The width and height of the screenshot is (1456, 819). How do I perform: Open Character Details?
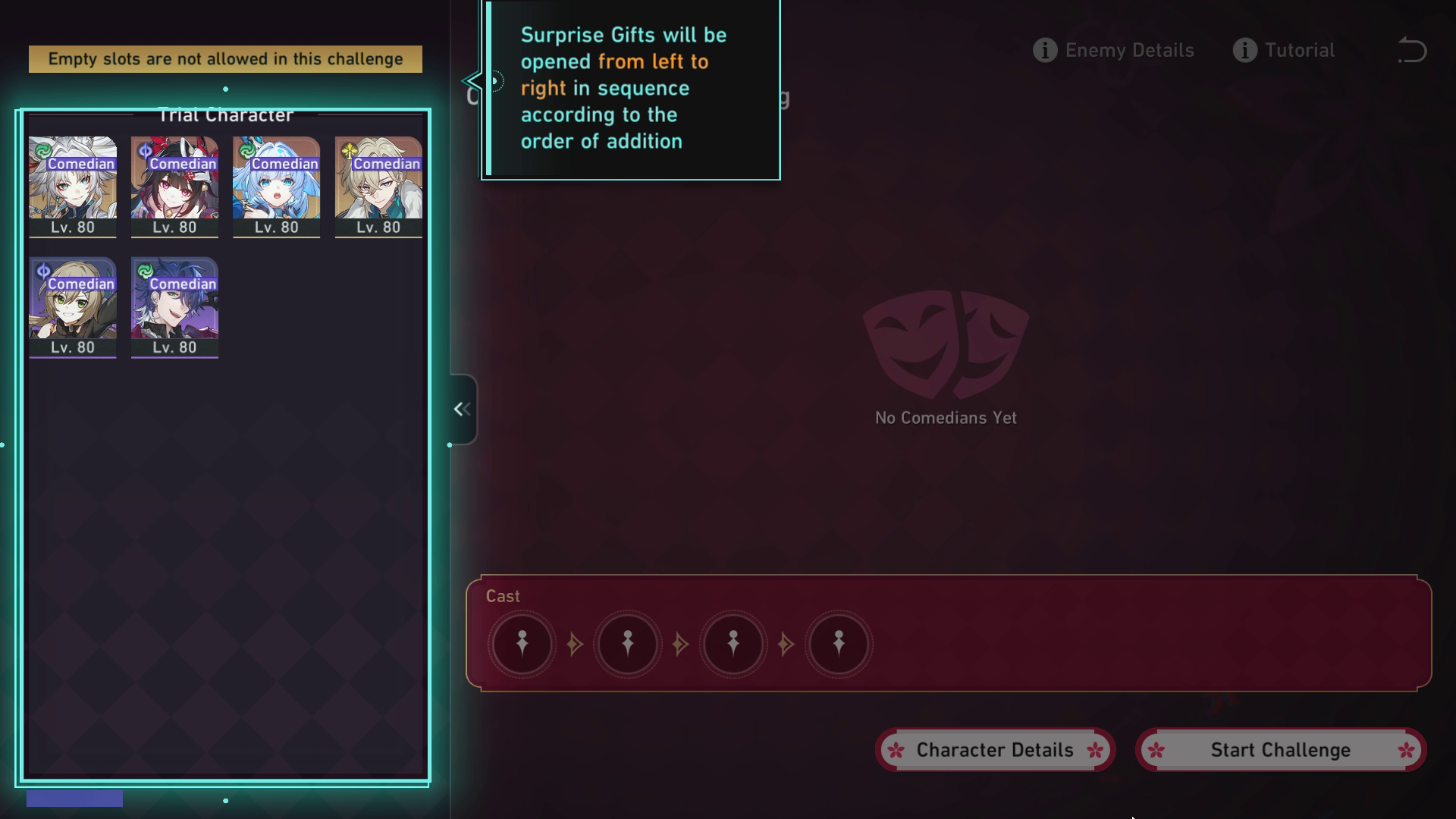point(995,750)
